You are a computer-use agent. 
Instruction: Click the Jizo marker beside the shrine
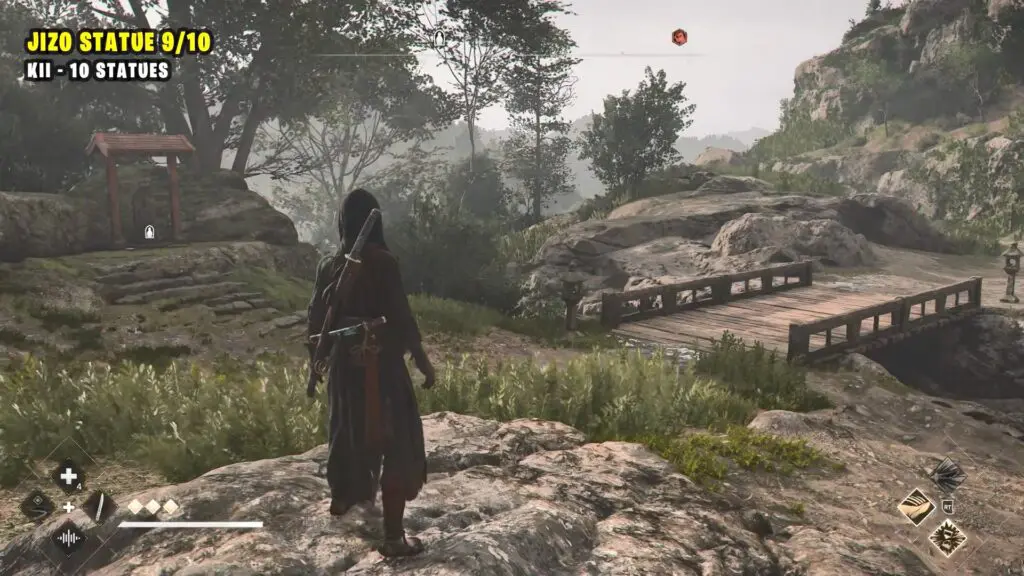149,232
